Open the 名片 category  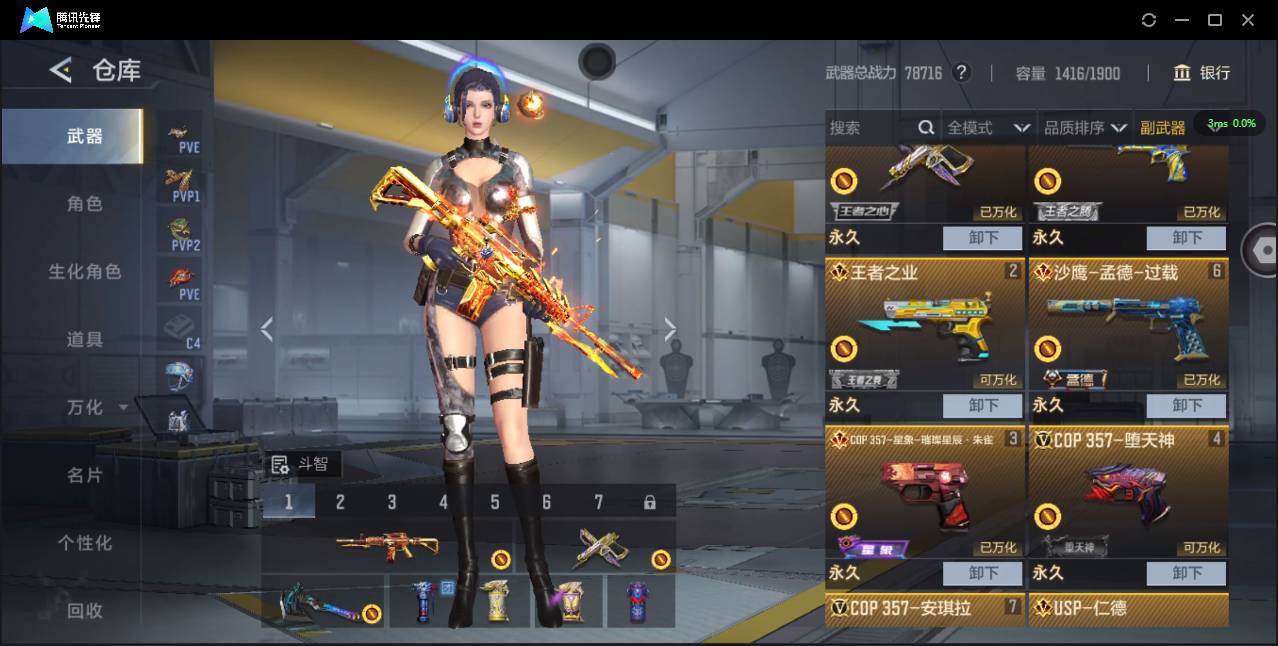click(x=85, y=476)
